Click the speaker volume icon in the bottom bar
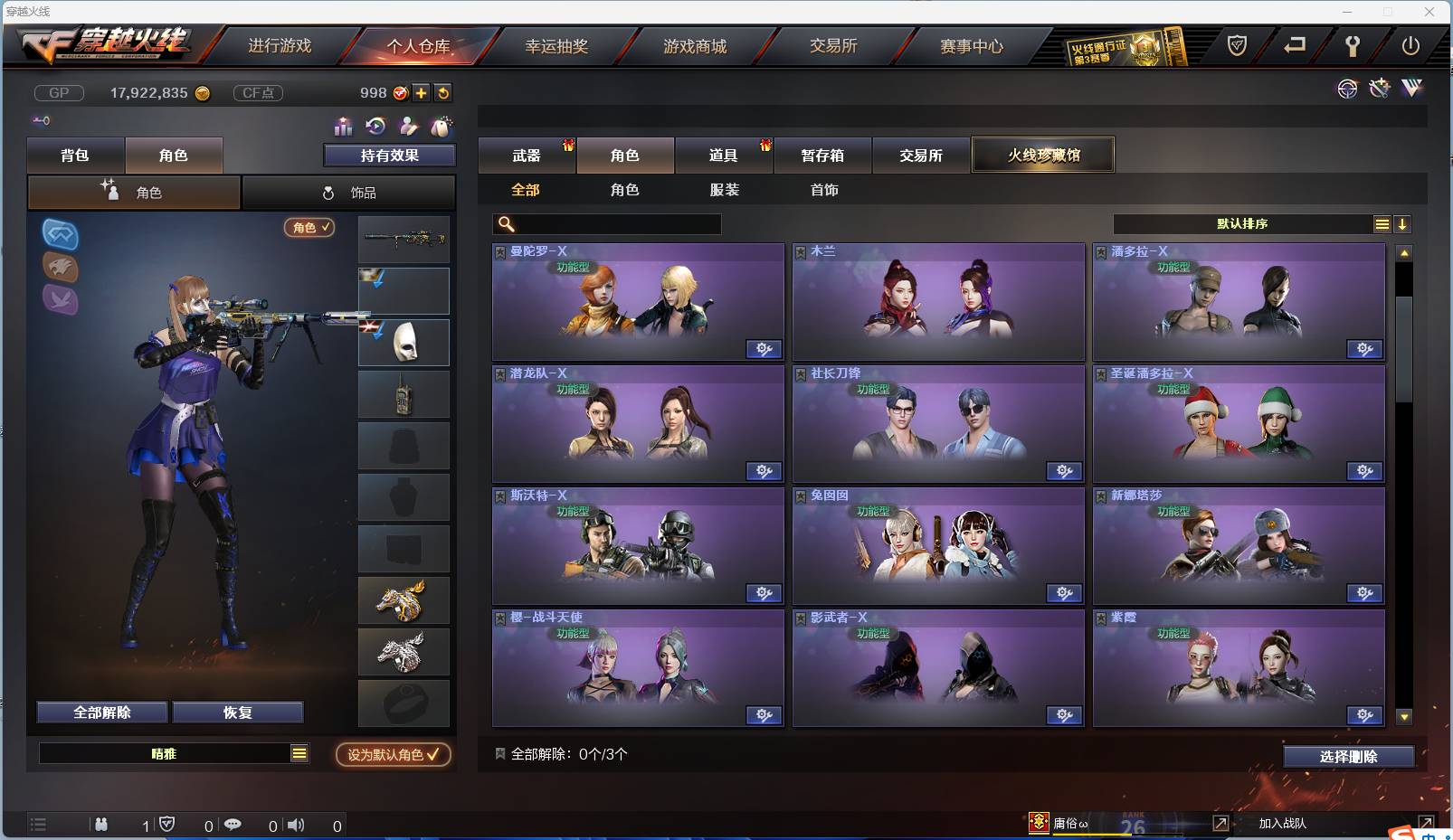 (296, 824)
